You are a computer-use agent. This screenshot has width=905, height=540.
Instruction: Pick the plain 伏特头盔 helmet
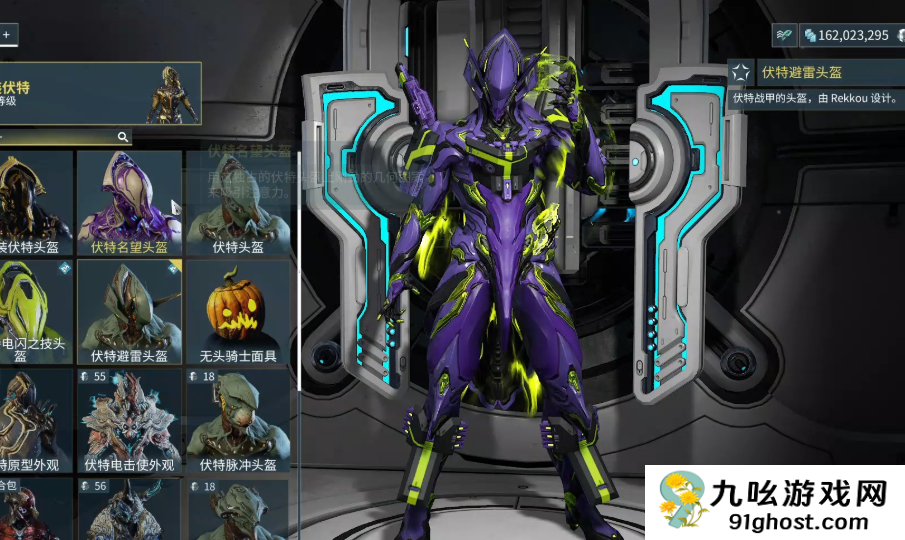pyautogui.click(x=238, y=202)
